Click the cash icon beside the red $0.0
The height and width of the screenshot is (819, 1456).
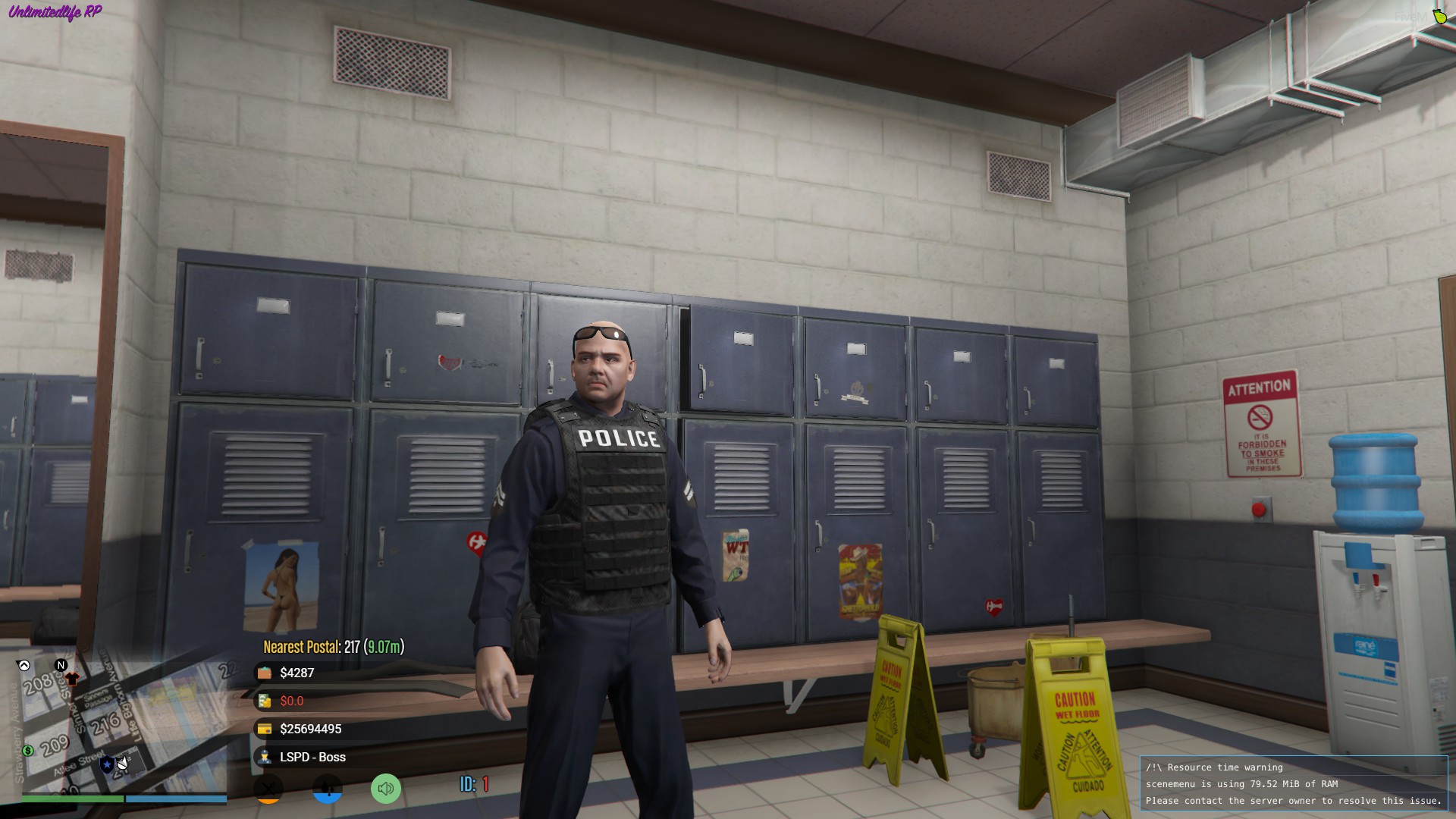click(263, 701)
